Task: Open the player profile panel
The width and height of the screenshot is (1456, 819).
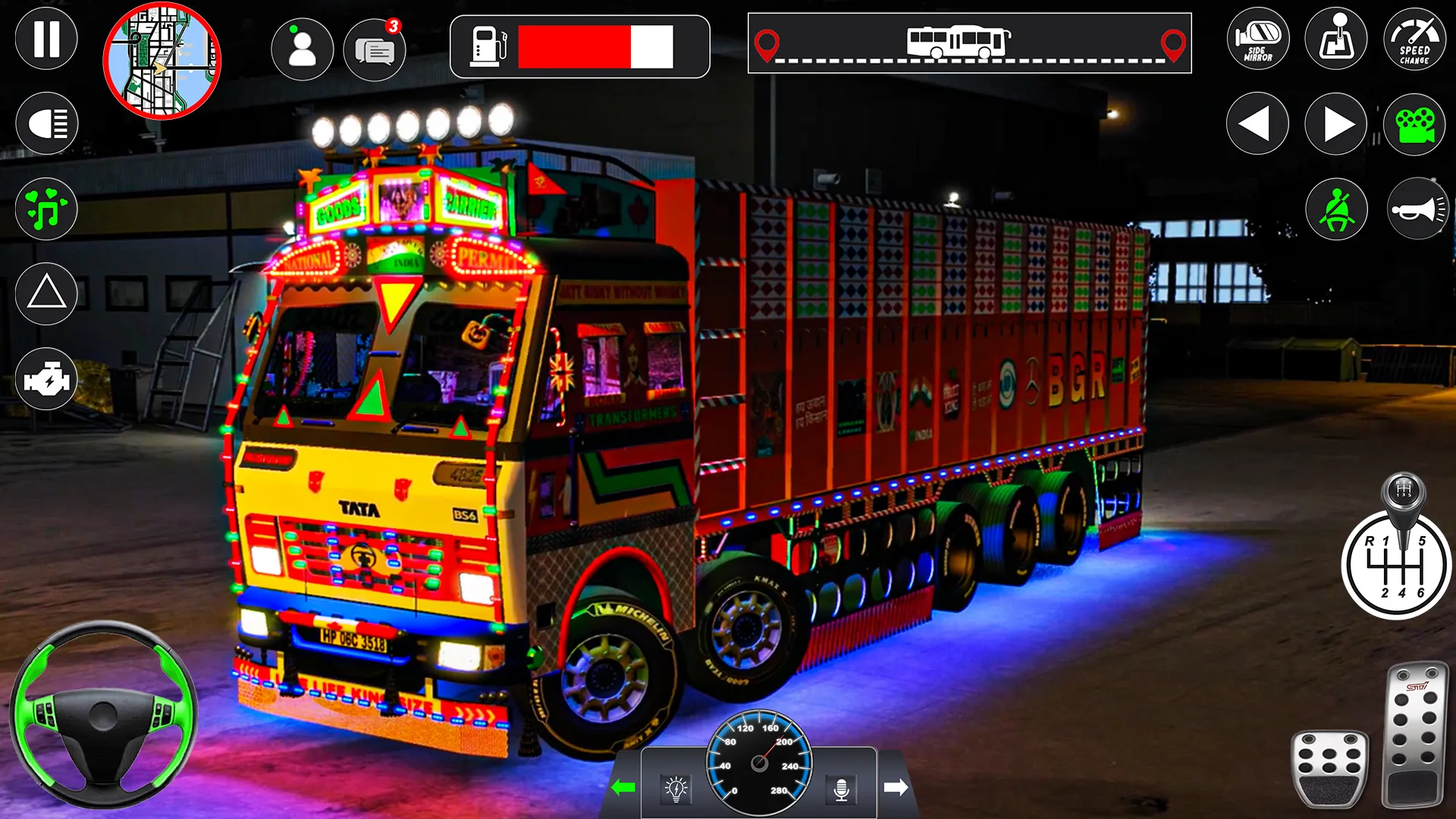Action: click(303, 49)
